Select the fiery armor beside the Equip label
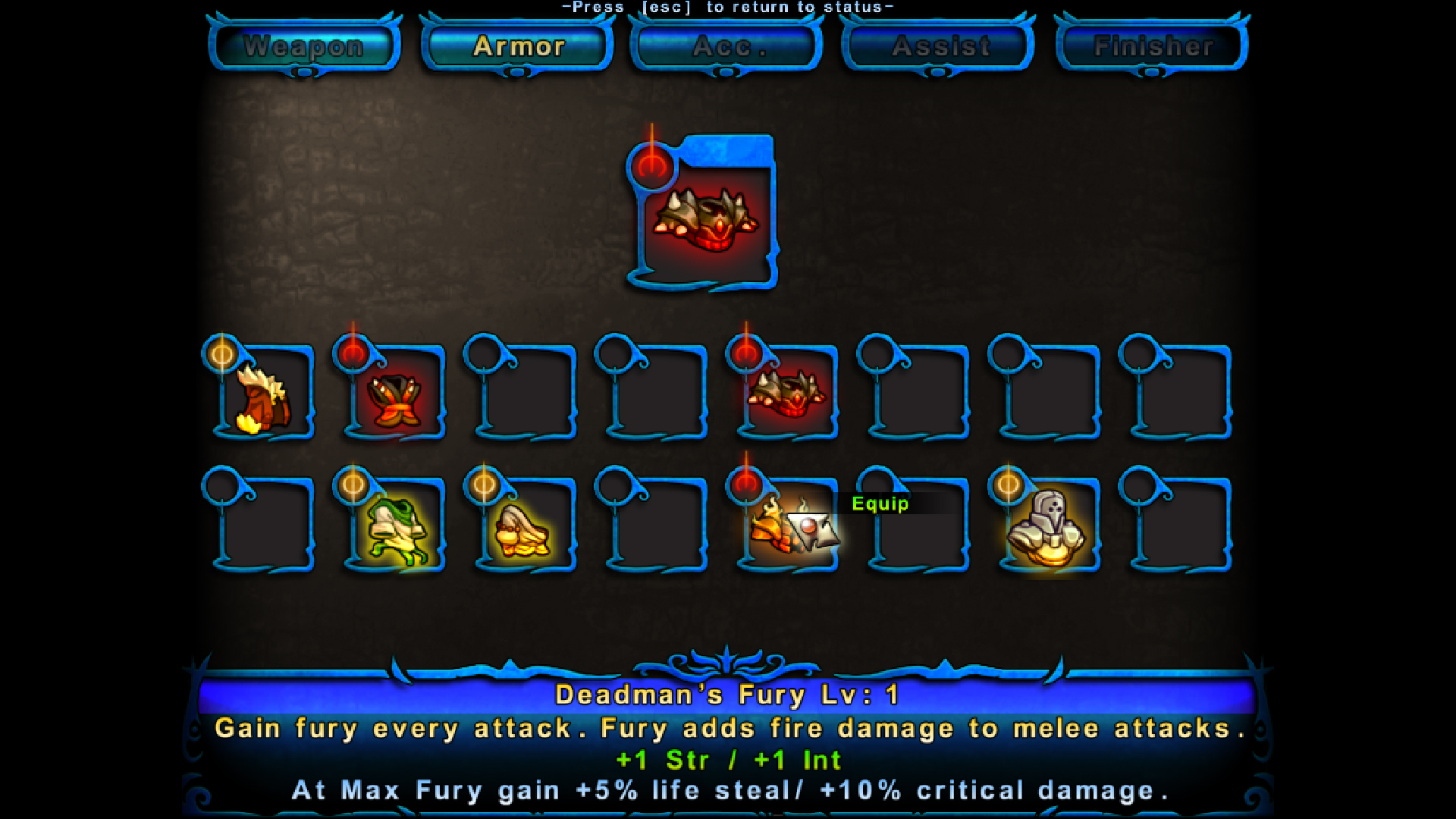 [781, 531]
